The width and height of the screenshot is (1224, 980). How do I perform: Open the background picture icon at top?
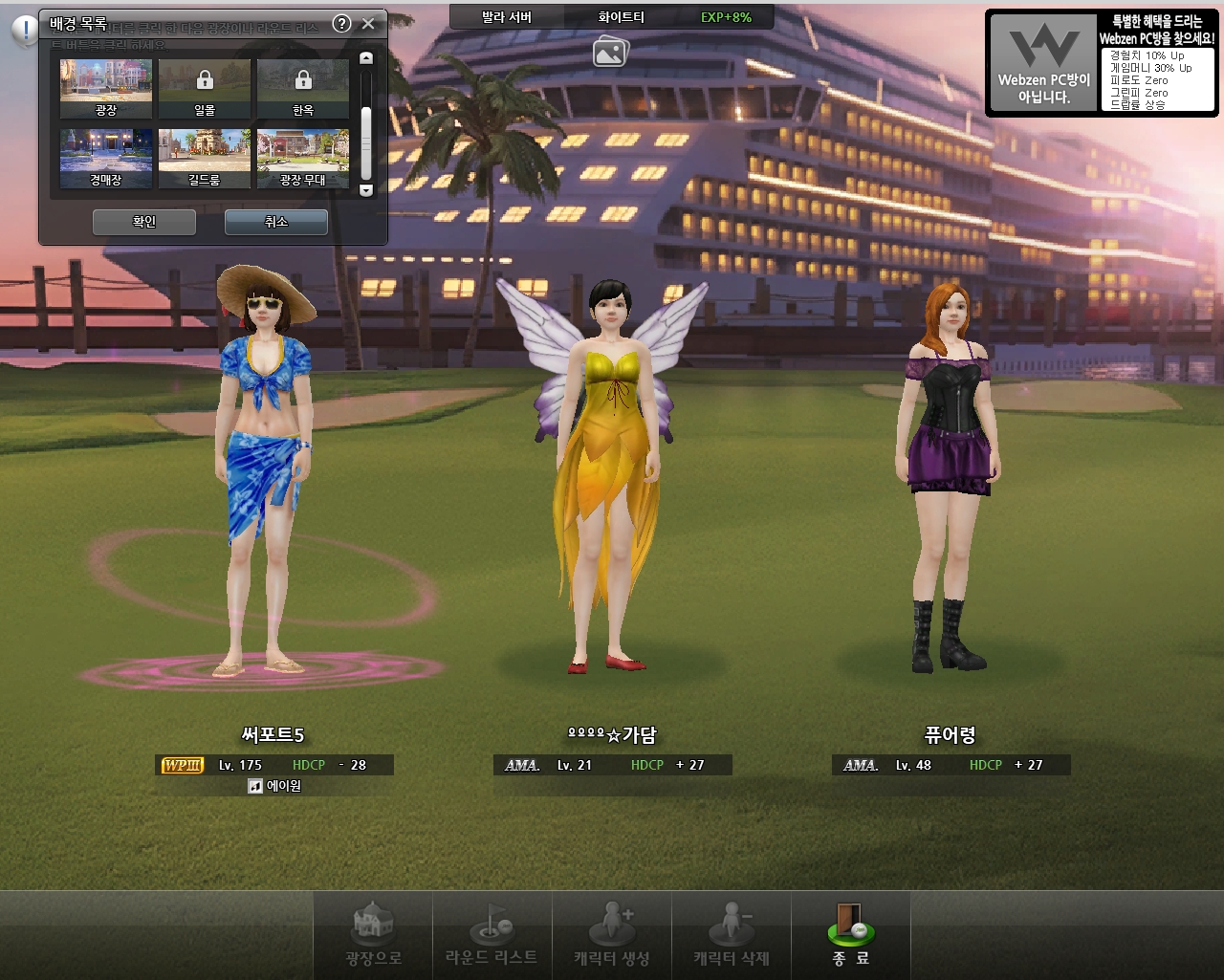point(610,52)
